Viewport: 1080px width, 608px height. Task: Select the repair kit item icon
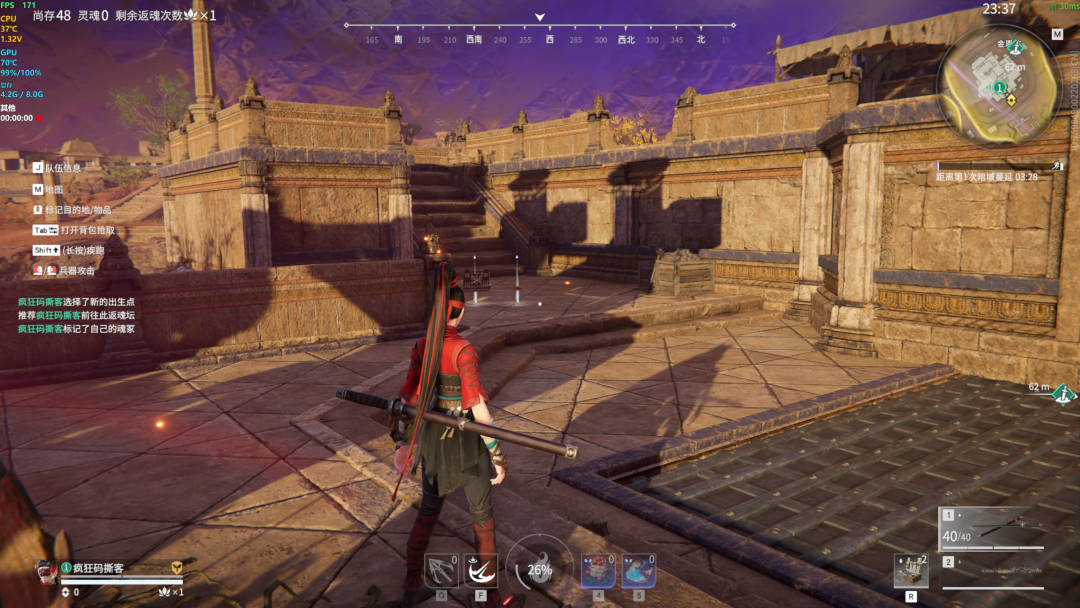(911, 571)
